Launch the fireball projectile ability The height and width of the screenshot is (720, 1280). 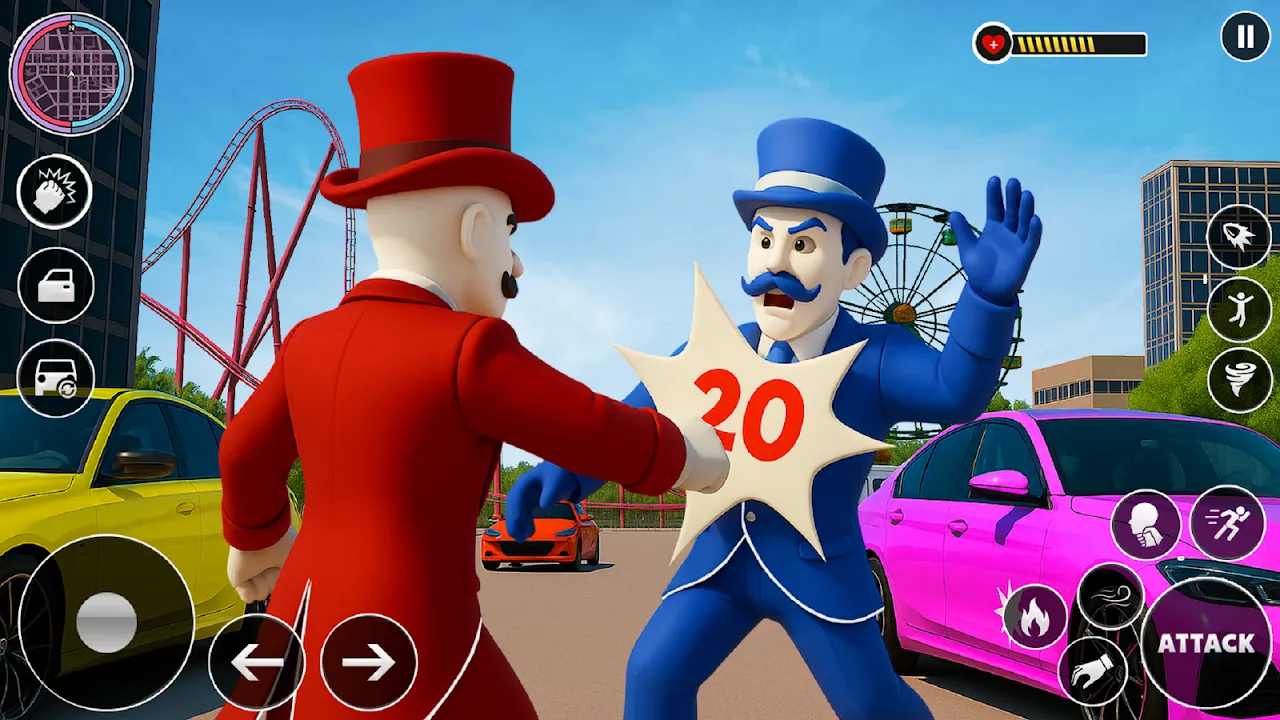pyautogui.click(x=1239, y=238)
